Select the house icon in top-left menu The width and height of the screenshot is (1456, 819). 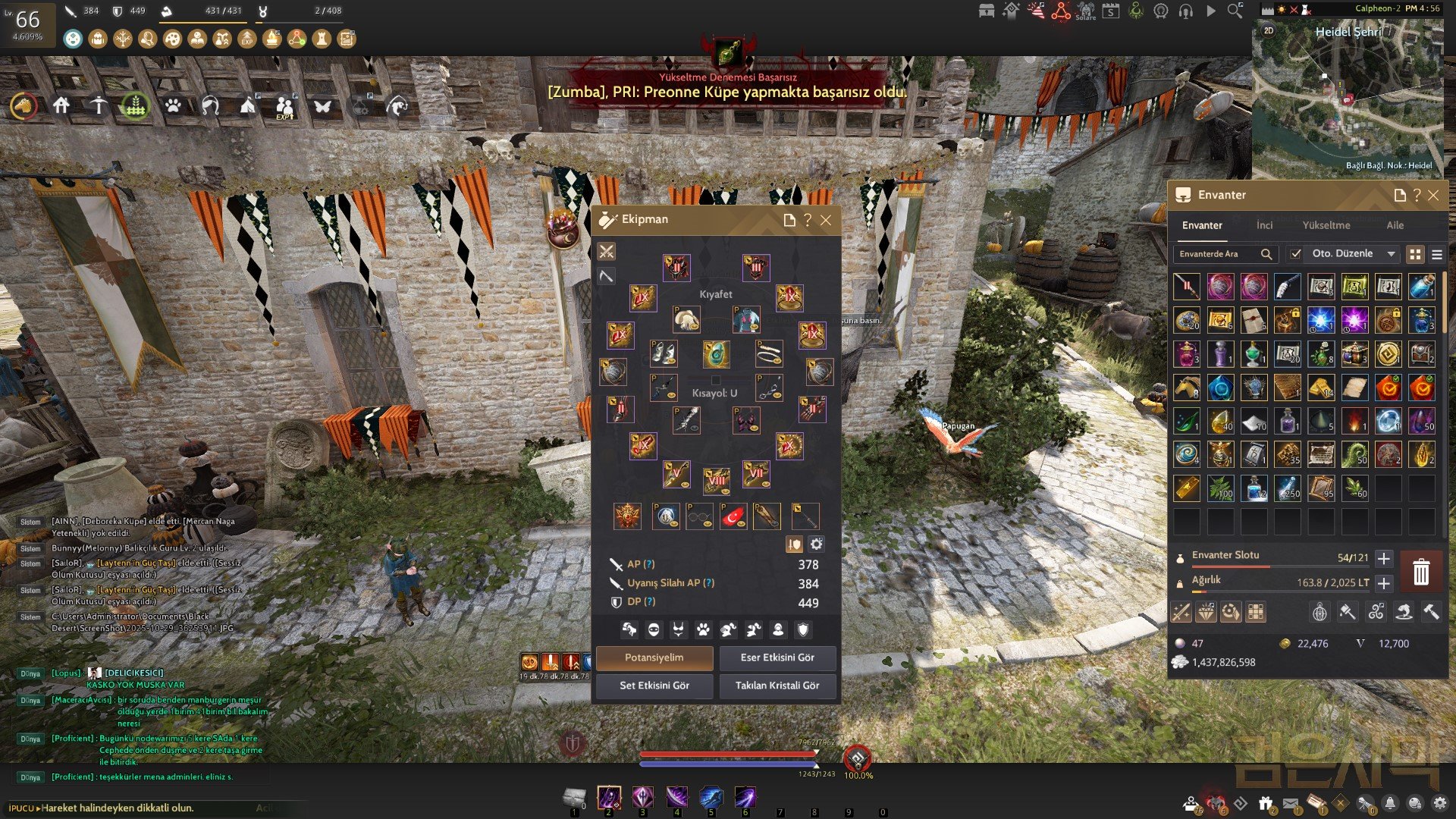pyautogui.click(x=61, y=106)
